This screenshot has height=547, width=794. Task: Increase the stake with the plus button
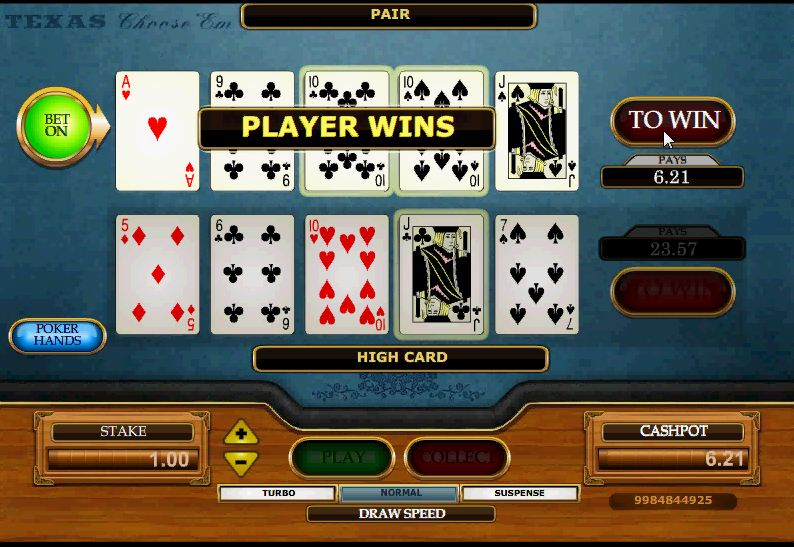tap(241, 434)
